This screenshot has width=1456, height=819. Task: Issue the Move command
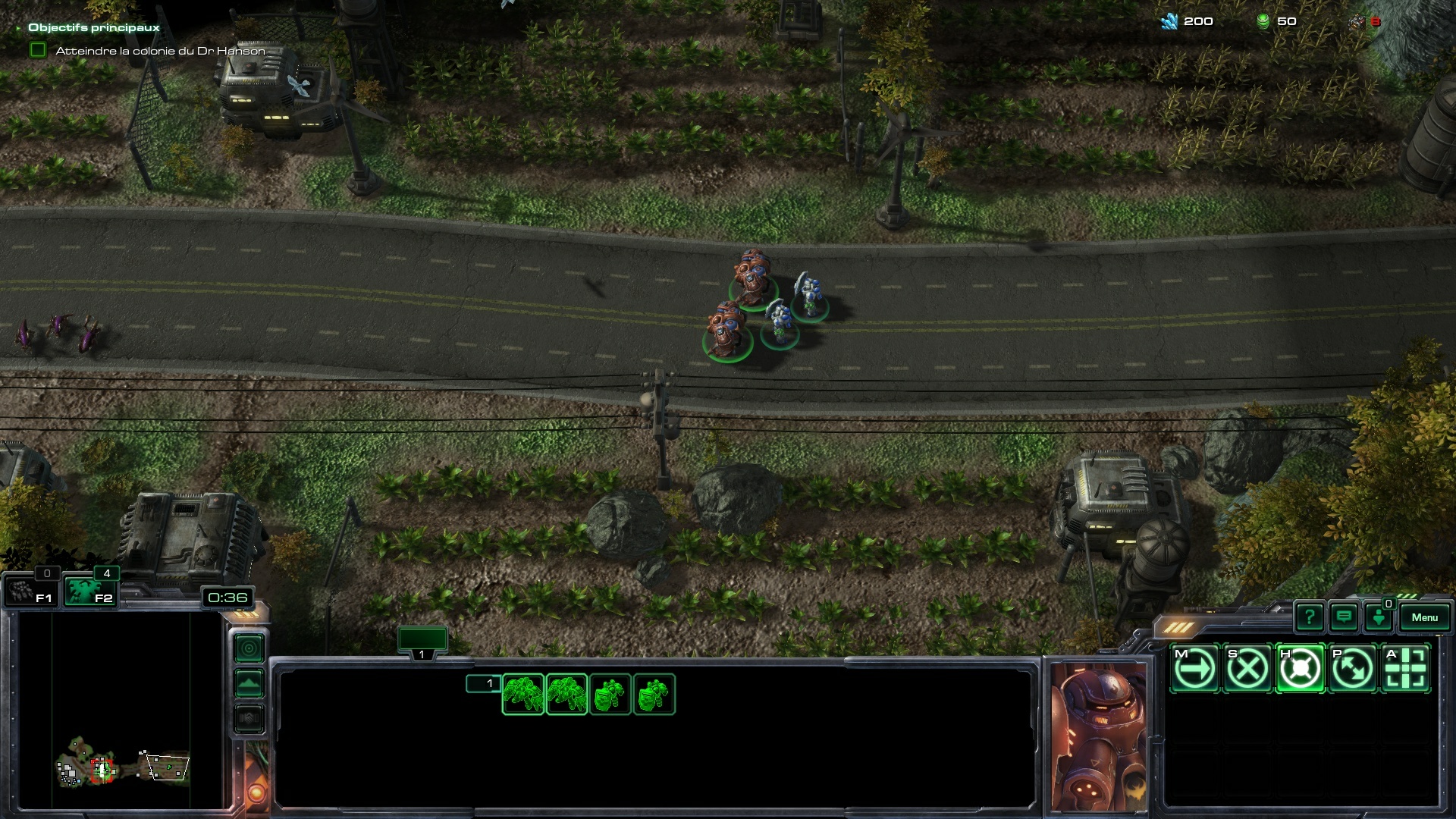pos(1194,669)
